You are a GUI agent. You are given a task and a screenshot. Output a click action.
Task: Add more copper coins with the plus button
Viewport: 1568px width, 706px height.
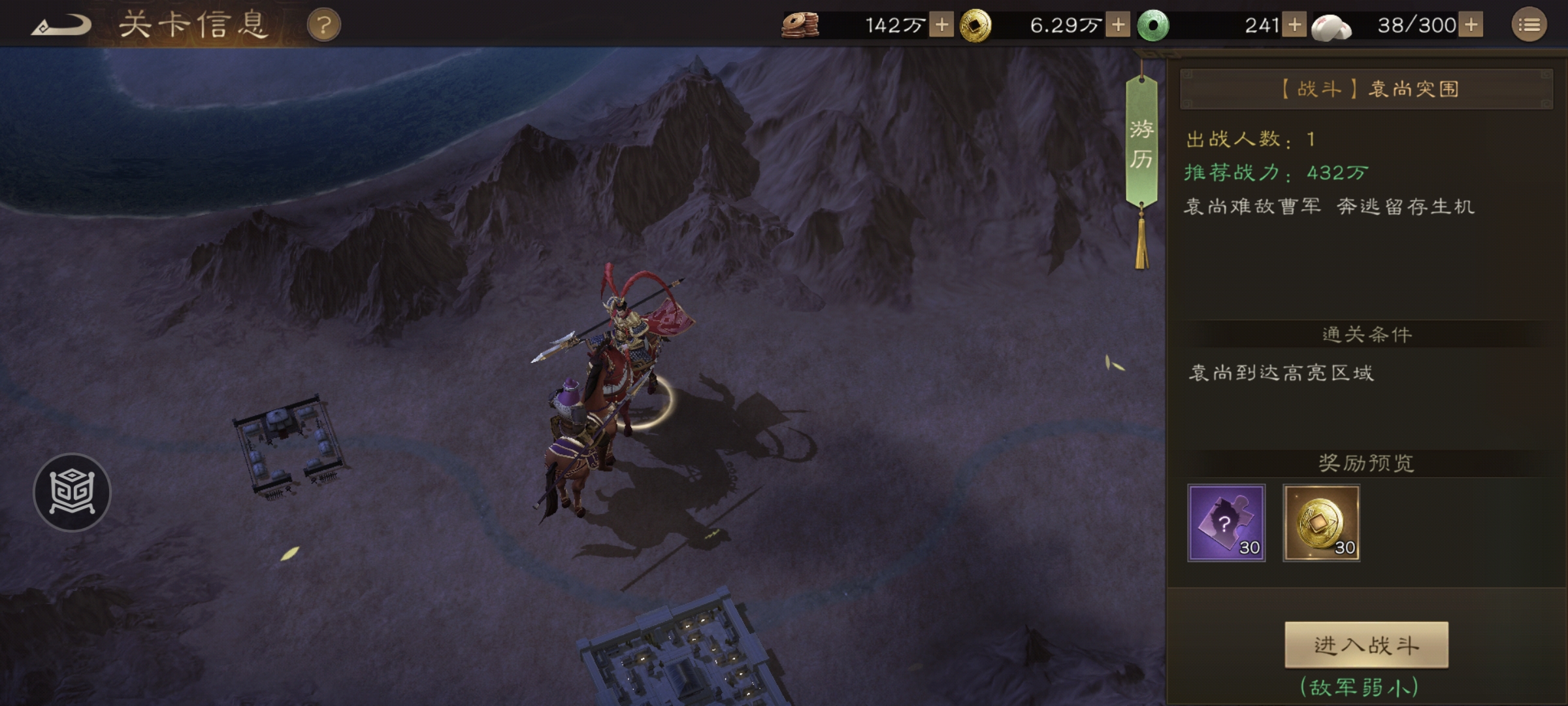(x=941, y=25)
